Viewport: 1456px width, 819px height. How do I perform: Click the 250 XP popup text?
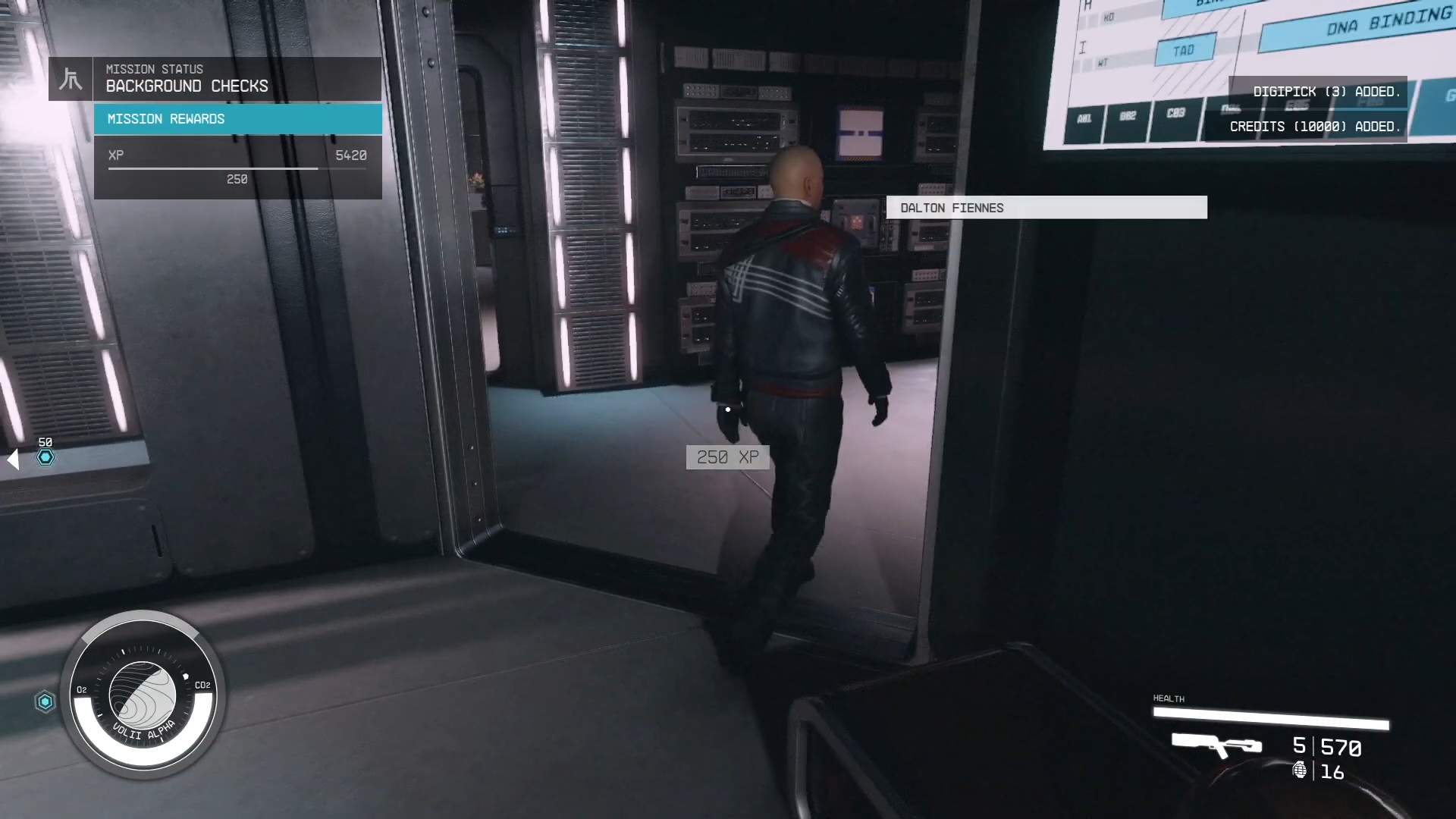tap(727, 457)
